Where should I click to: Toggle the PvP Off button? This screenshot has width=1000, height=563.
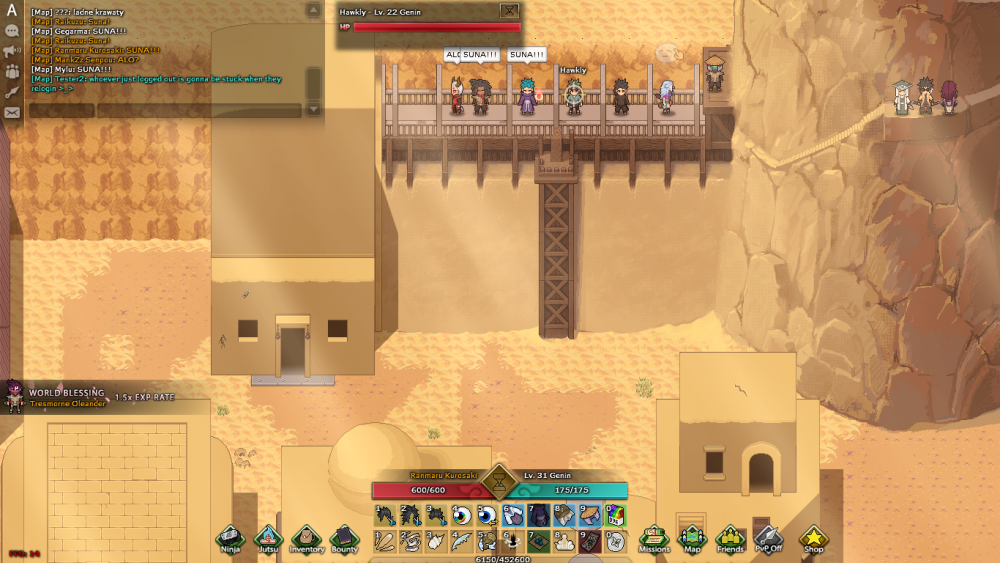tap(768, 539)
